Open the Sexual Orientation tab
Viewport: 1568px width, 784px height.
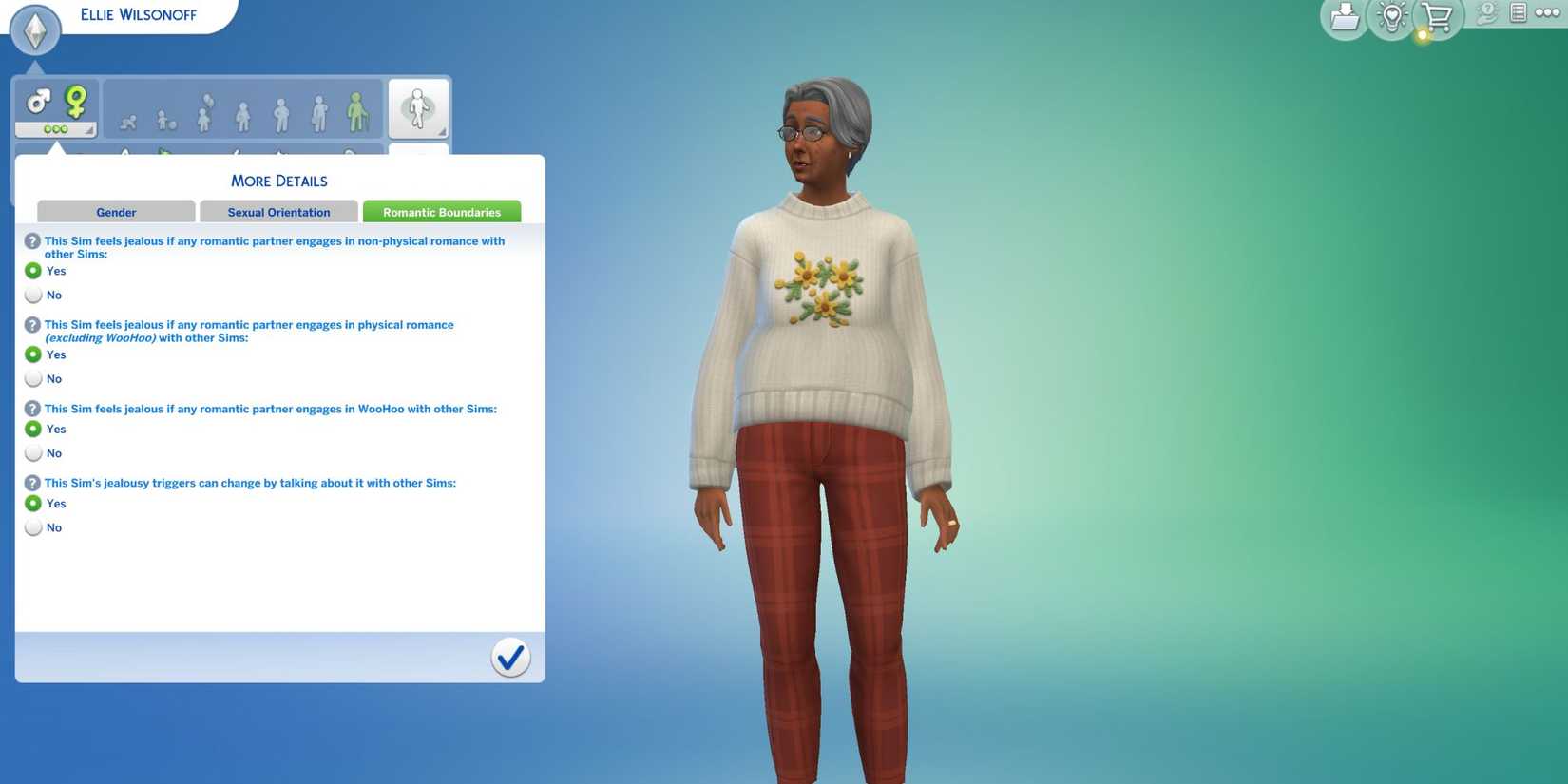(x=277, y=211)
